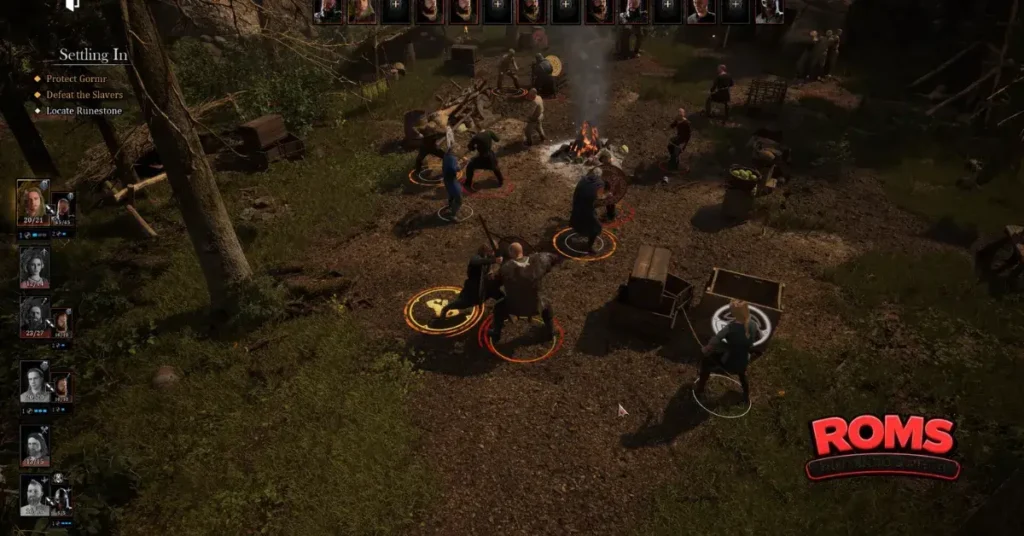Viewport: 1024px width, 536px height.
Task: Select the white-bearded party member with skull icon
Action: (35, 494)
